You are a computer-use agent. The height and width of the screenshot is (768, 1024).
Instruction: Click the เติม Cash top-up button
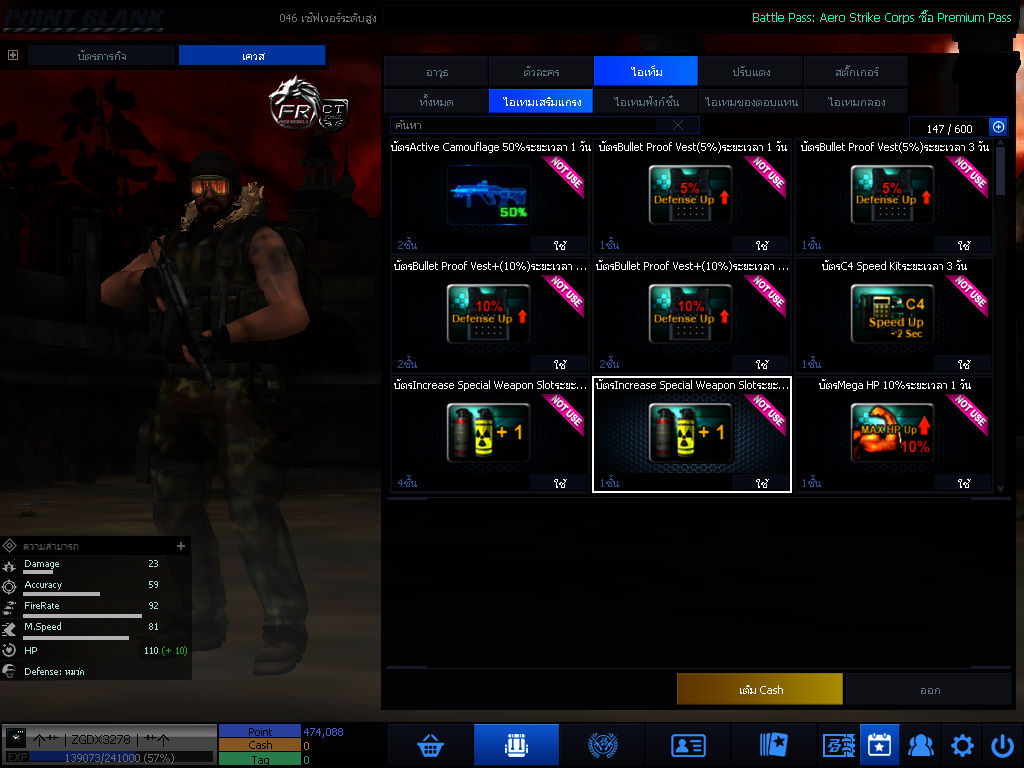(760, 689)
